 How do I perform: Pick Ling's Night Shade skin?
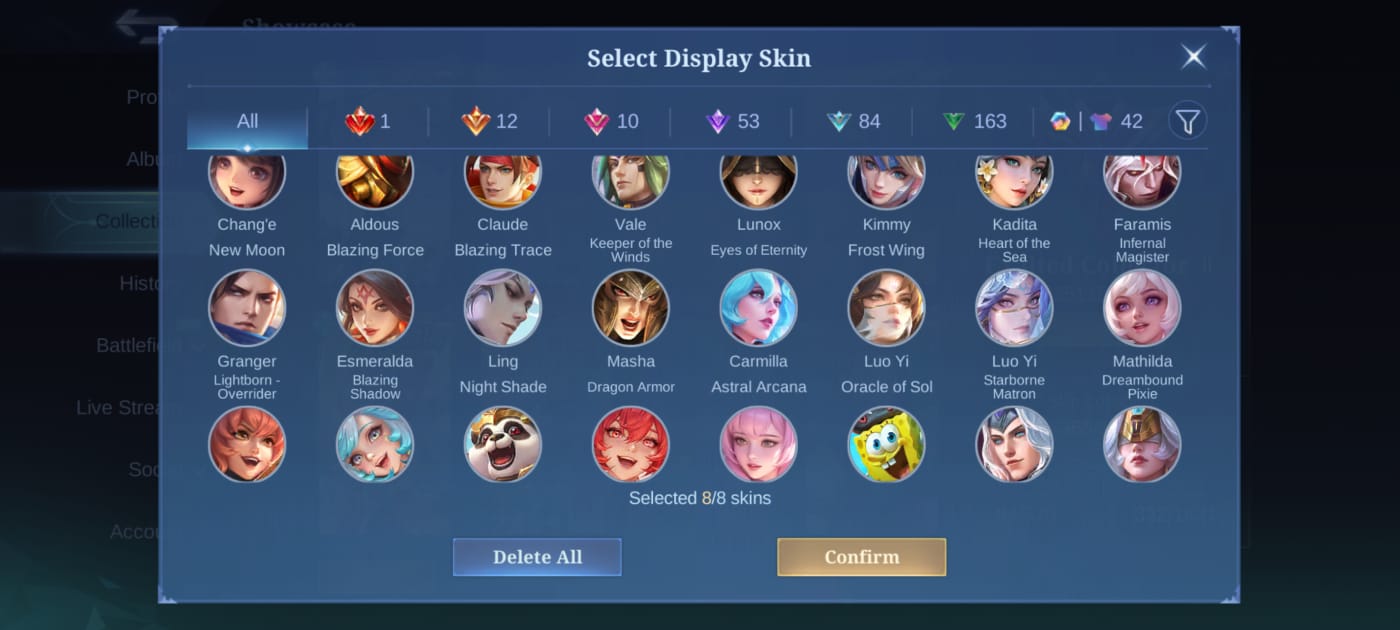pyautogui.click(x=503, y=308)
